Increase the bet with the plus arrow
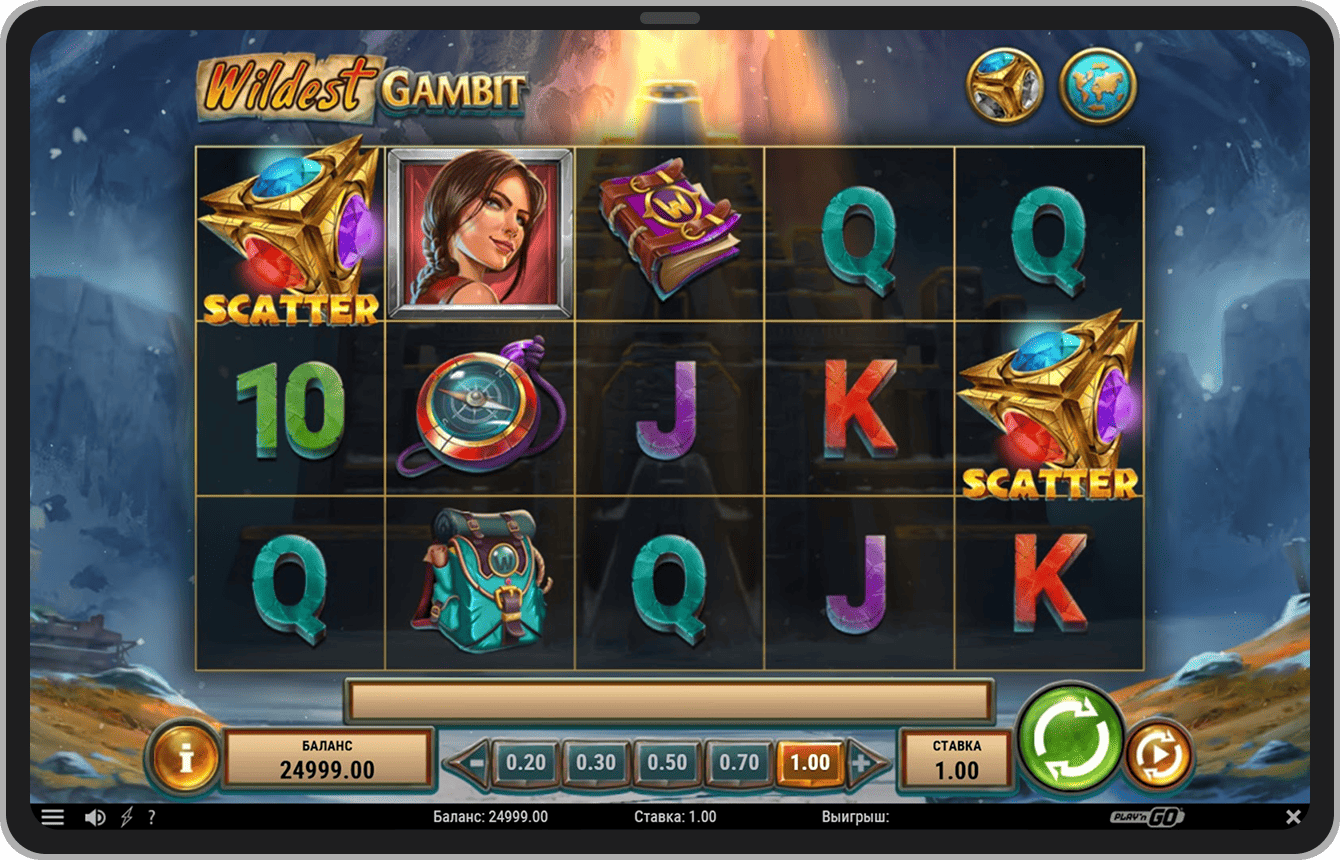The image size is (1340, 860). coord(864,763)
